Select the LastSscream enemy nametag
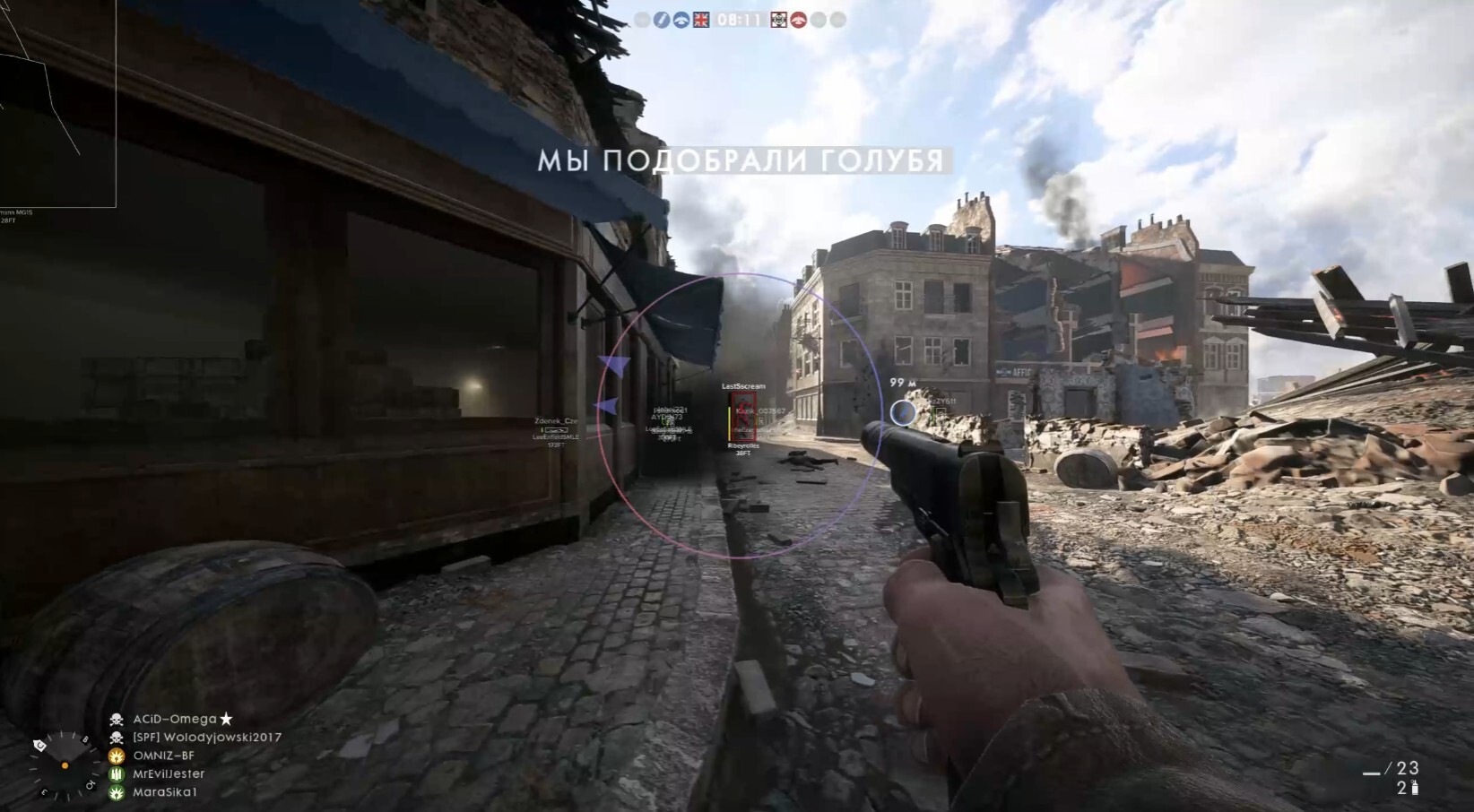This screenshot has width=1474, height=812. point(743,385)
